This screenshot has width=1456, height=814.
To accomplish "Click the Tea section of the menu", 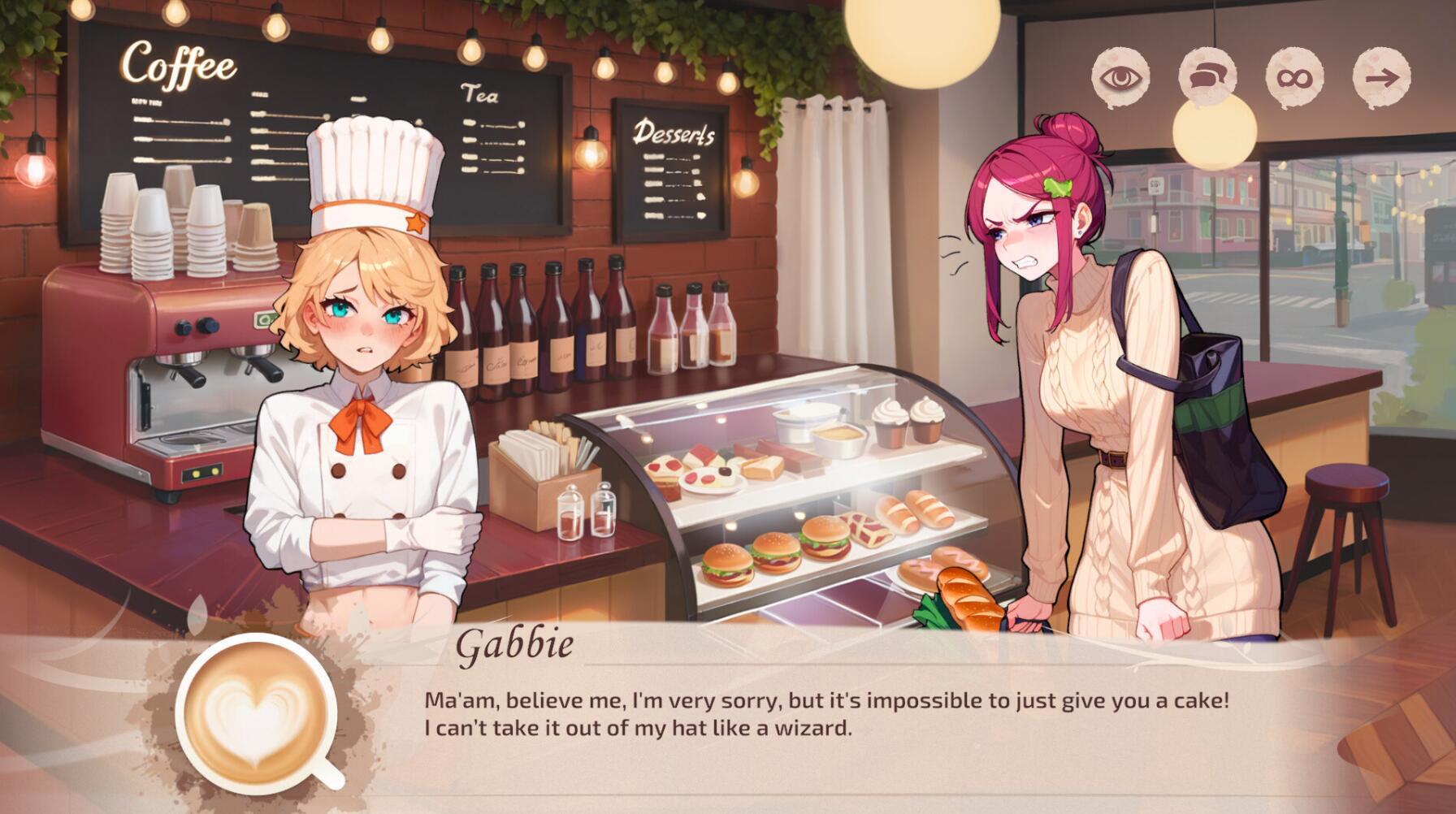I will [479, 95].
